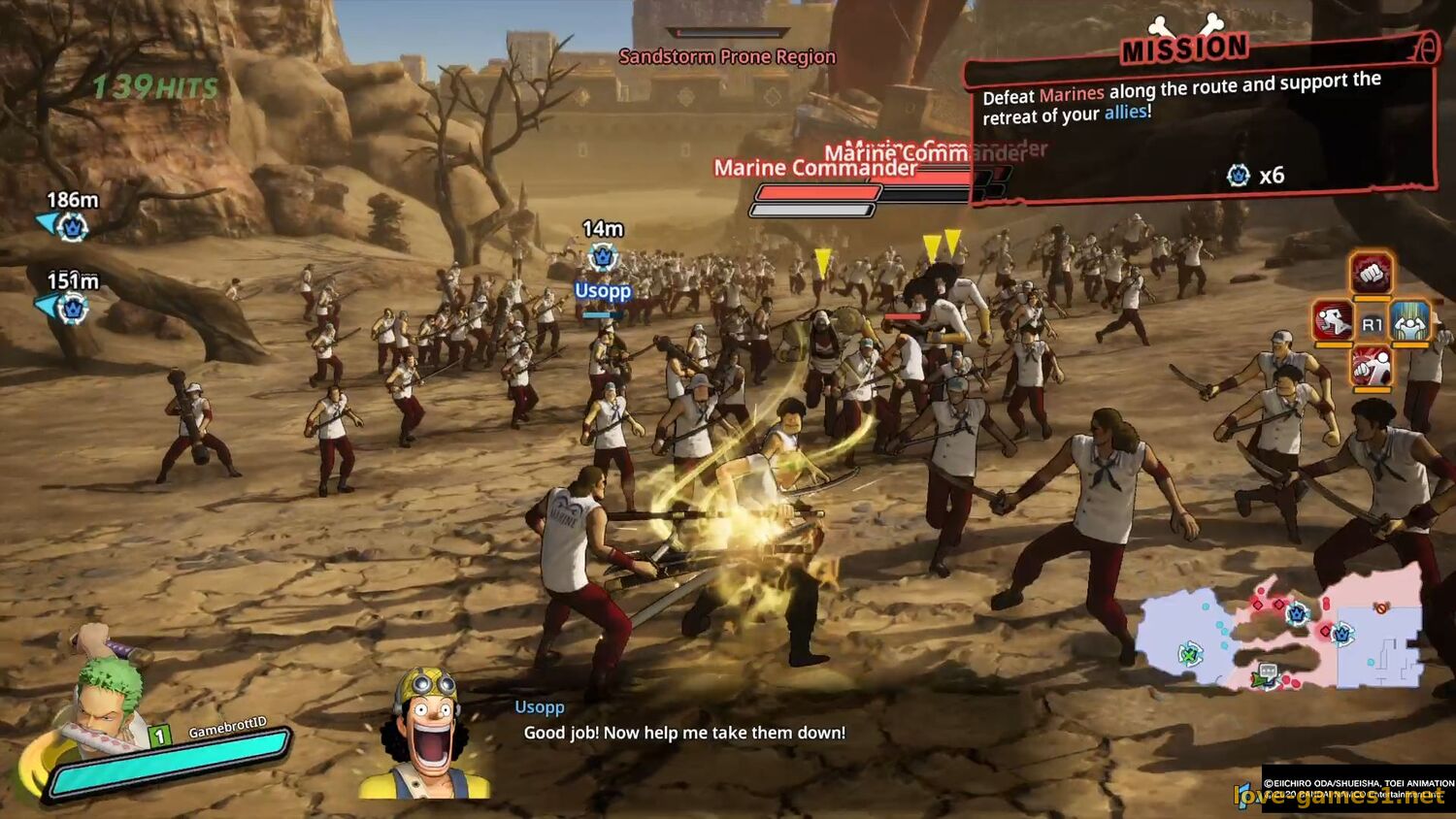Click Usopp's dialogue portrait

(x=426, y=734)
